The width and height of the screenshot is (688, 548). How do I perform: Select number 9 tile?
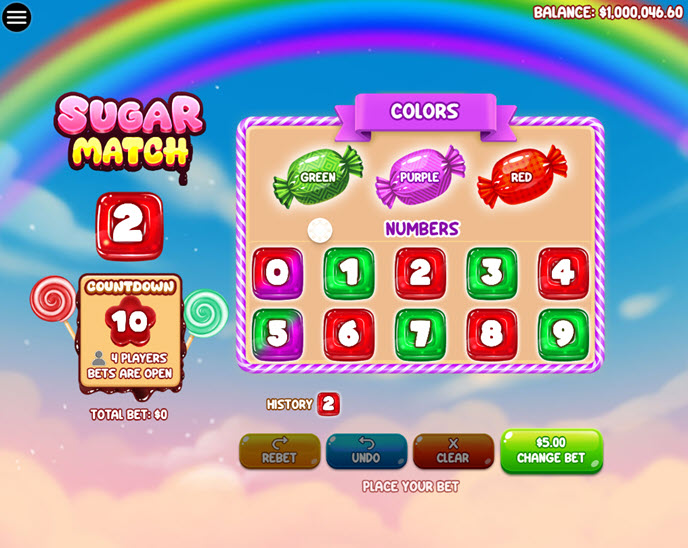(563, 334)
